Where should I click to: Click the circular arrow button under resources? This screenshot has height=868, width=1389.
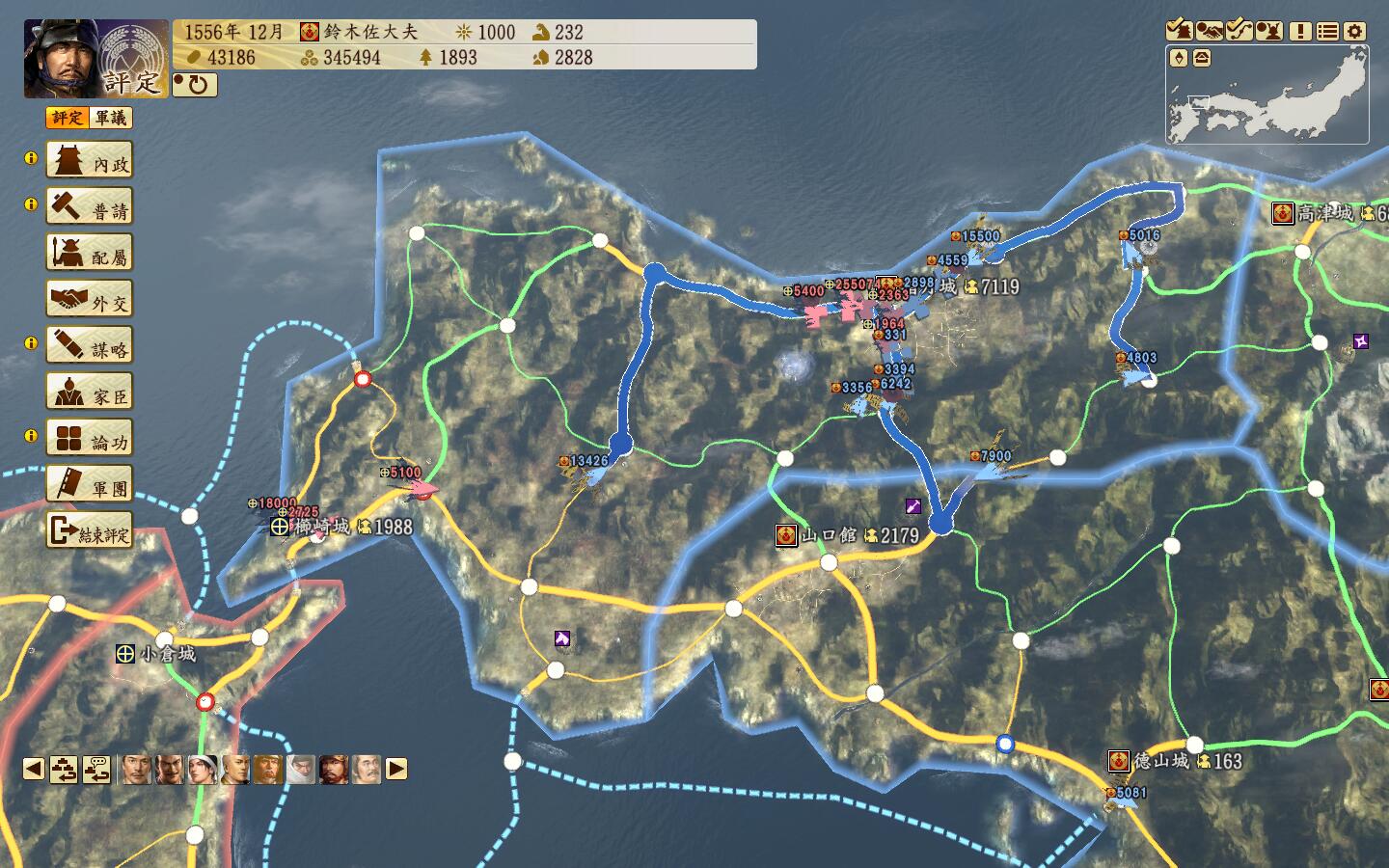196,85
